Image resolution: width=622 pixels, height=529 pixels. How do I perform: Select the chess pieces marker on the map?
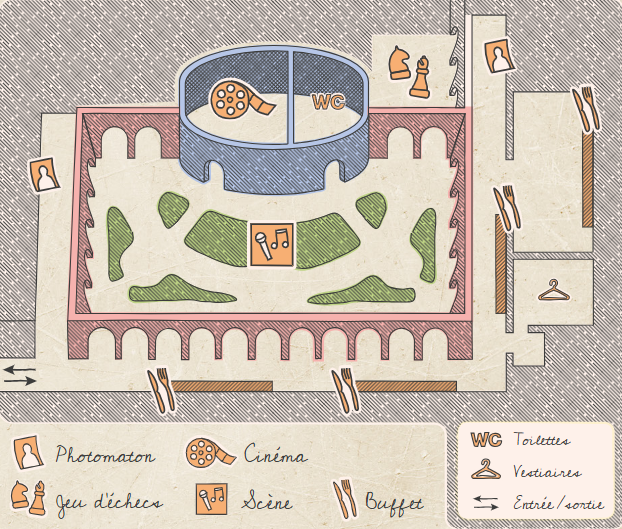point(408,69)
